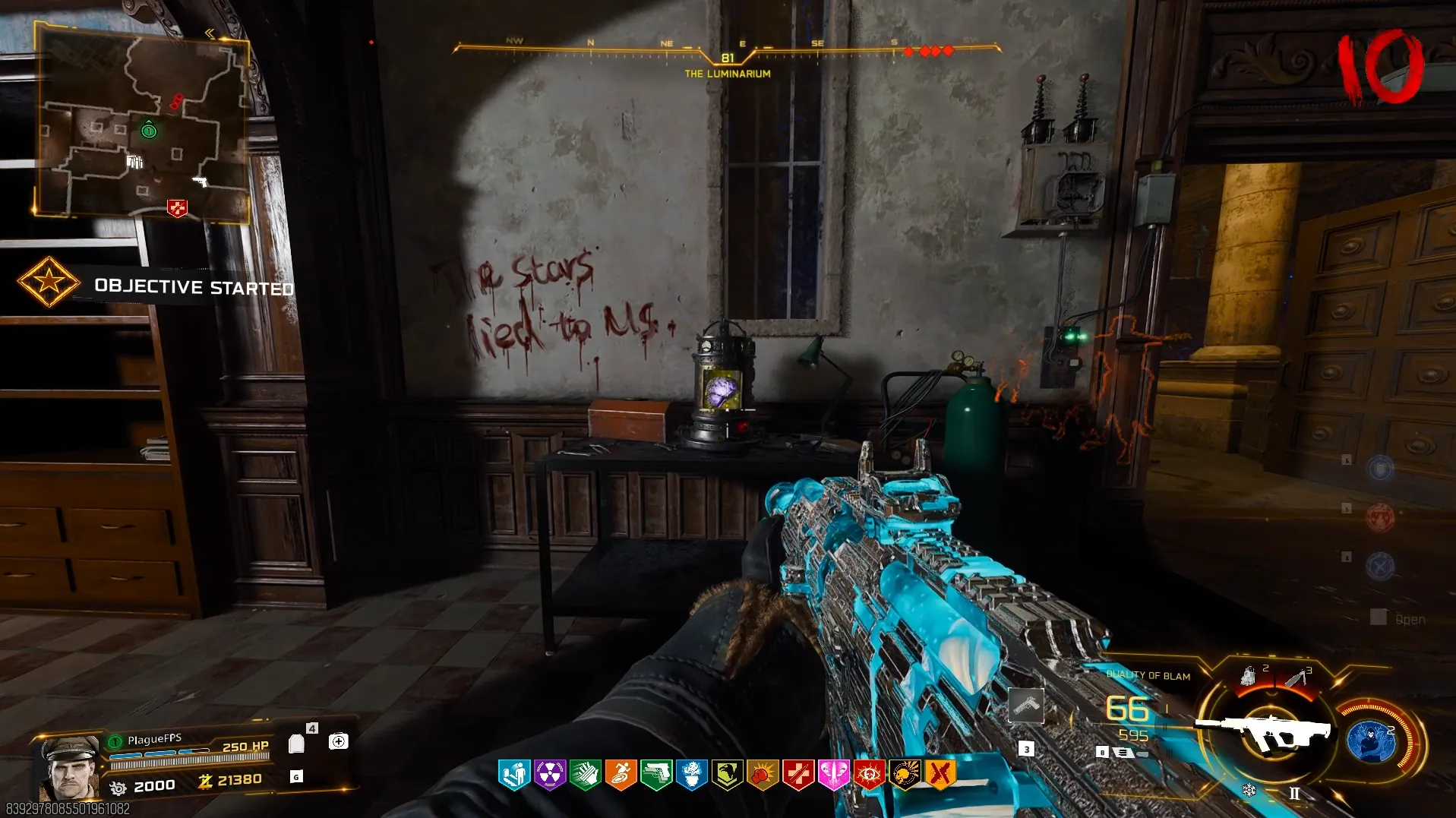The height and width of the screenshot is (818, 1456).
Task: Collapse the minimap with the double-arrow
Action: [x=210, y=33]
